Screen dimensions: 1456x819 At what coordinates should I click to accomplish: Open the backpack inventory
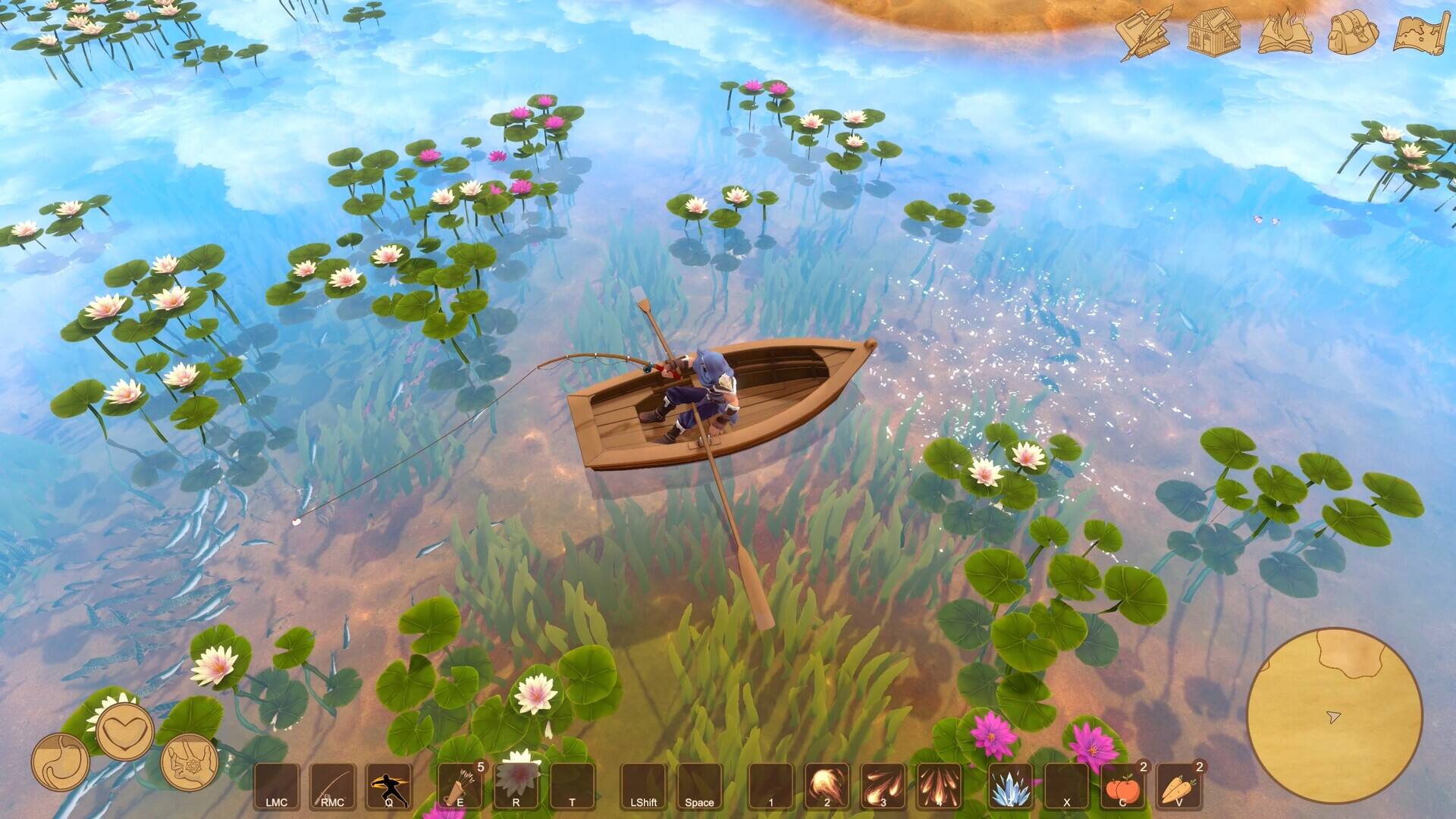coord(1354,32)
